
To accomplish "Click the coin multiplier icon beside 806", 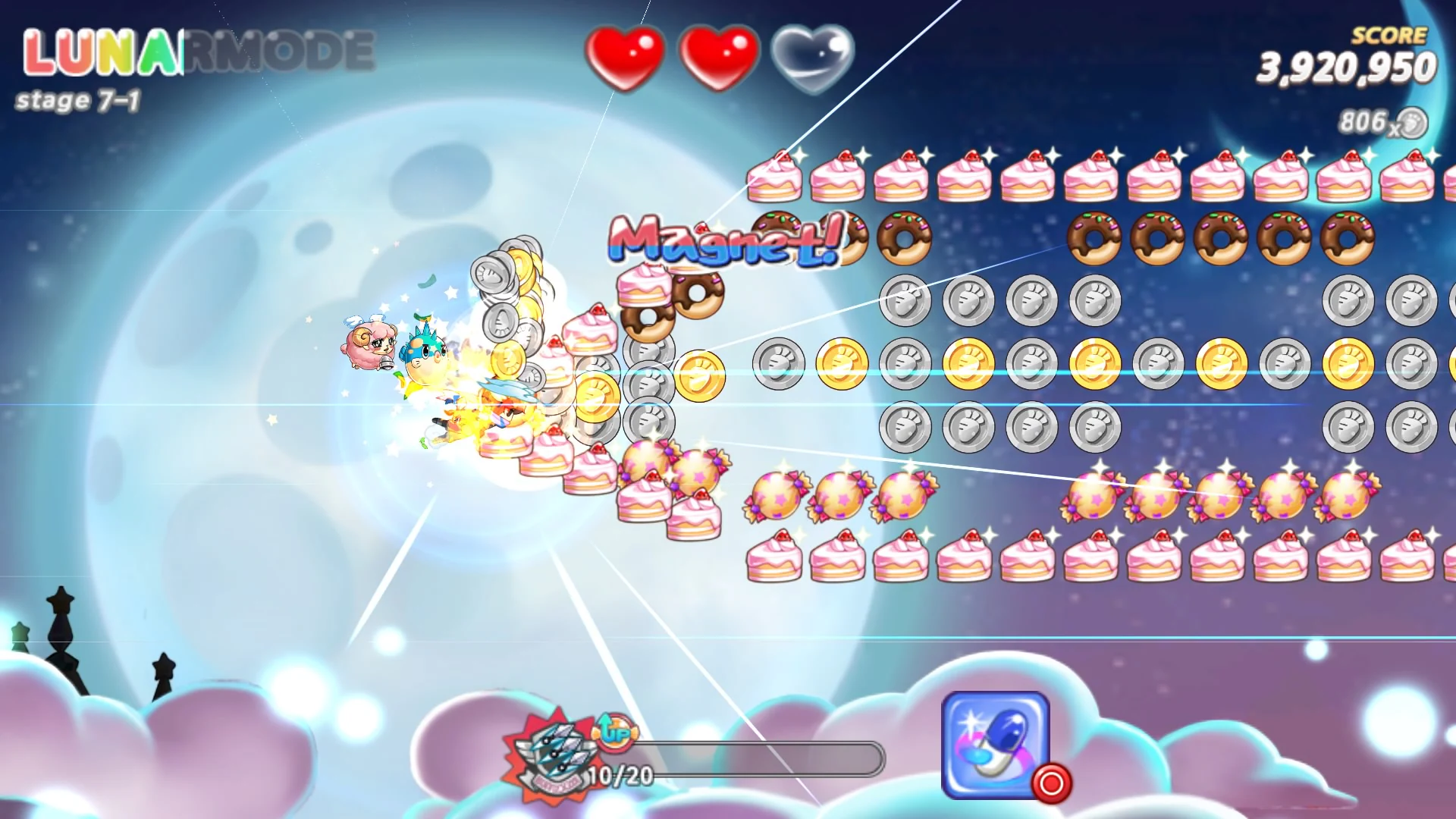I will (x=1412, y=123).
